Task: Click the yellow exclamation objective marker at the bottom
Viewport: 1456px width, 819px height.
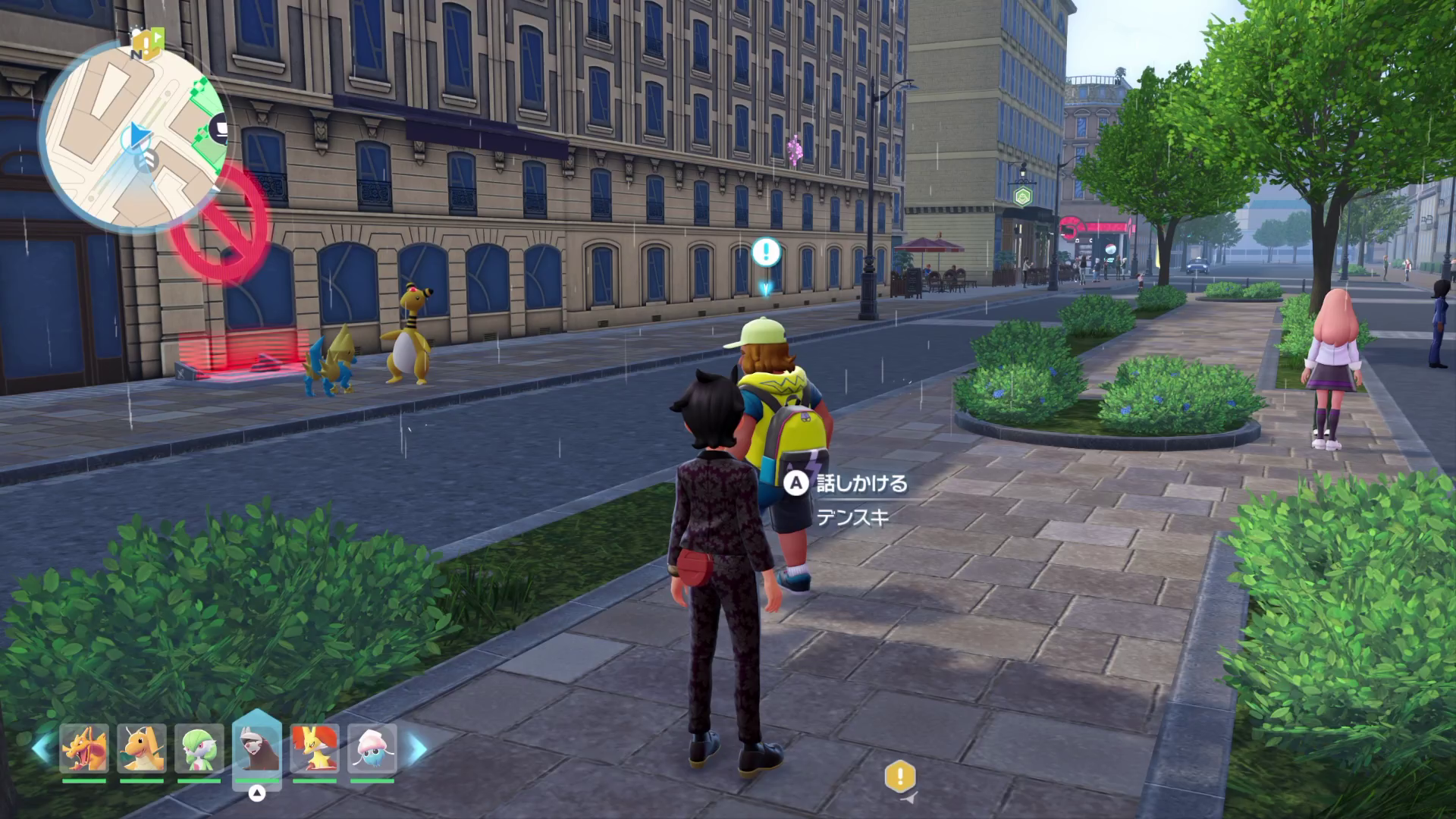Action: coord(900,777)
